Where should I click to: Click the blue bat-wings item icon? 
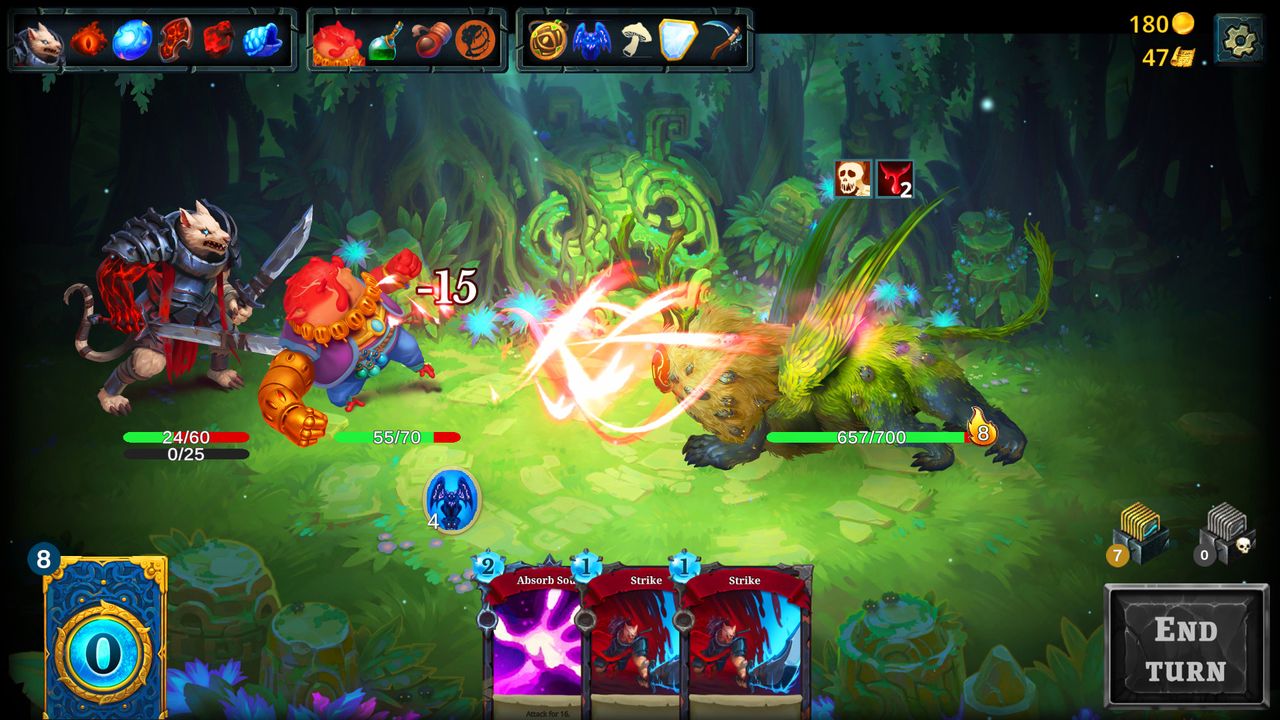592,42
